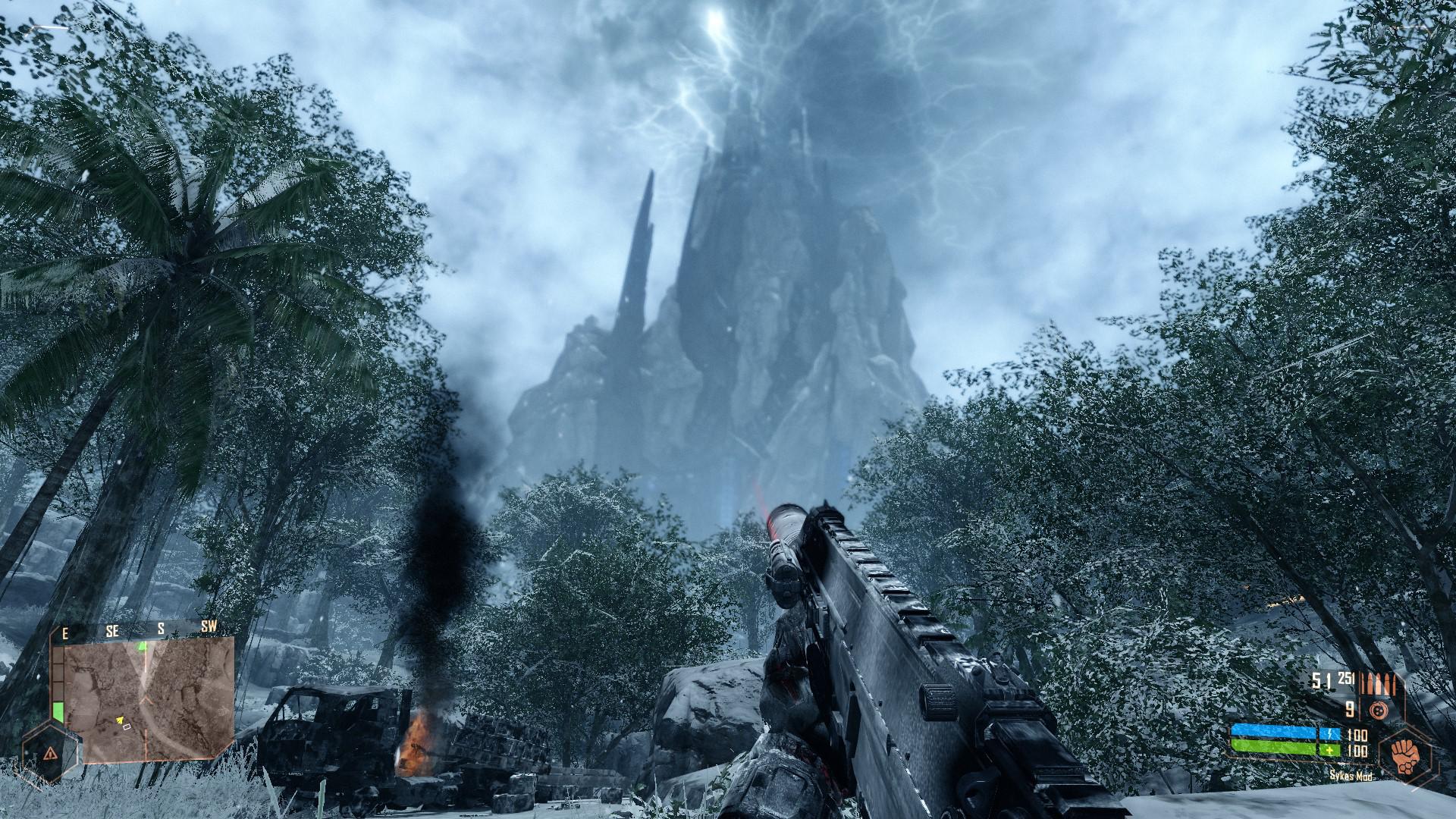The image size is (1456, 819).
Task: Click the white waypoint box on the minimap
Action: [127, 727]
